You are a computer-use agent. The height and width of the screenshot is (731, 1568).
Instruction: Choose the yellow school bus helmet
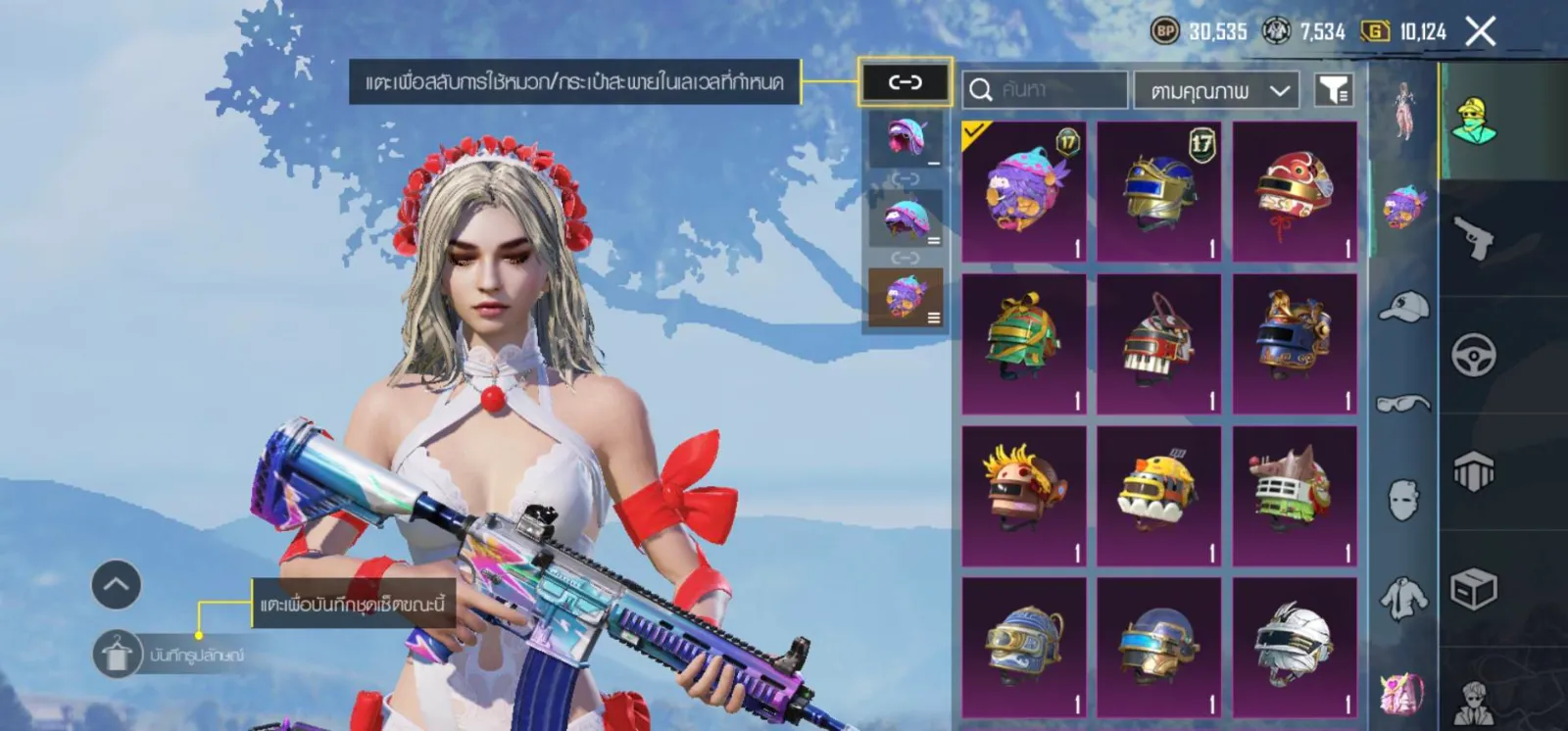(x=1159, y=495)
